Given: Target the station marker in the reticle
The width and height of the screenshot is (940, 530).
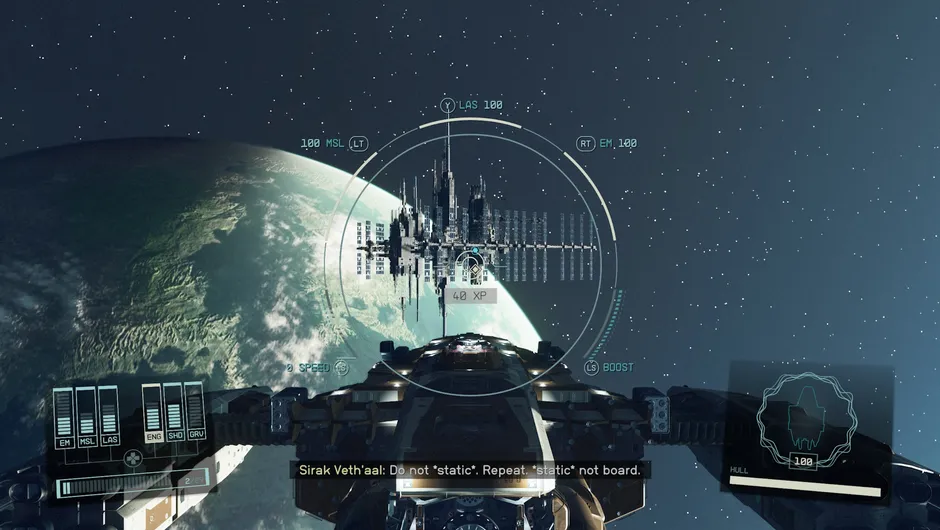Looking at the screenshot, I should [x=468, y=267].
